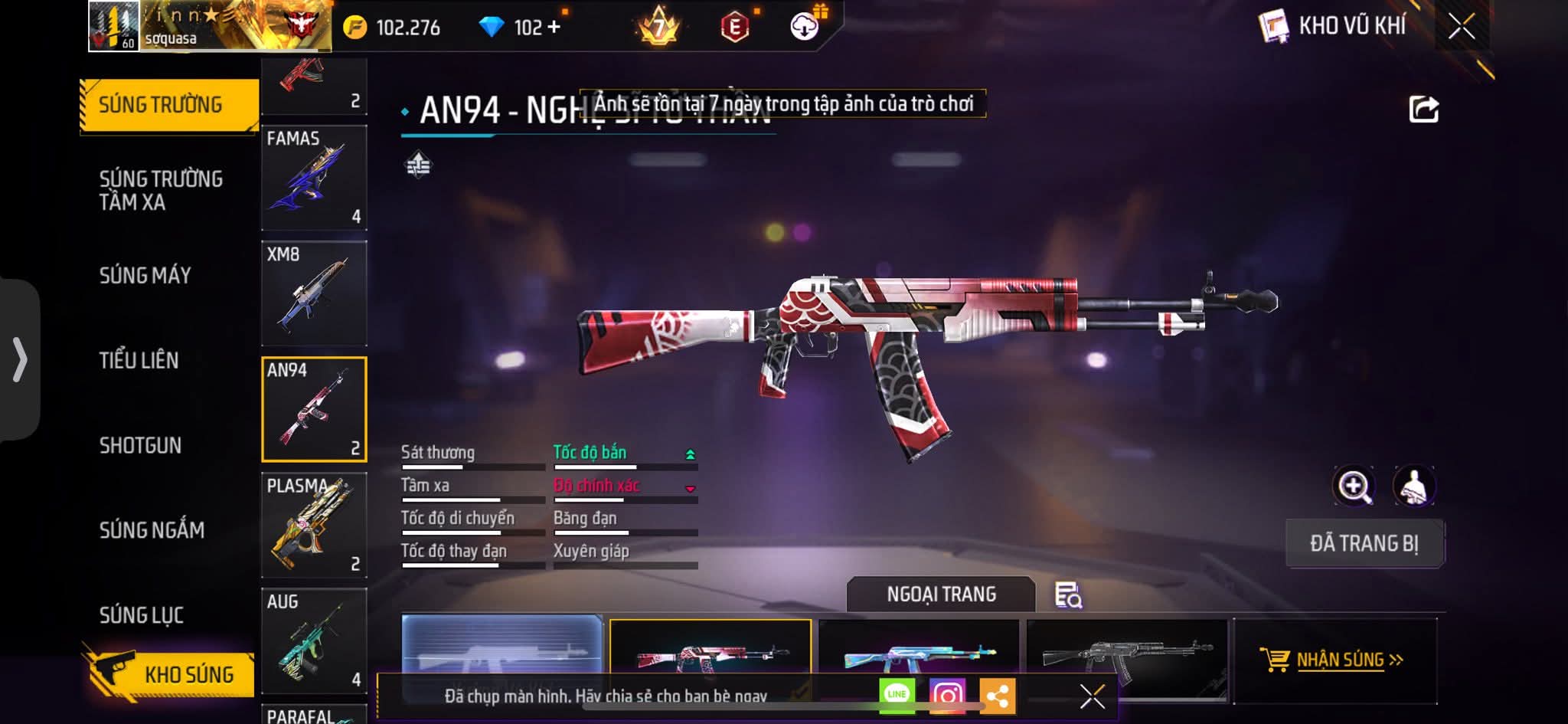
Task: Click the share icon near weapon title
Action: [x=1423, y=110]
